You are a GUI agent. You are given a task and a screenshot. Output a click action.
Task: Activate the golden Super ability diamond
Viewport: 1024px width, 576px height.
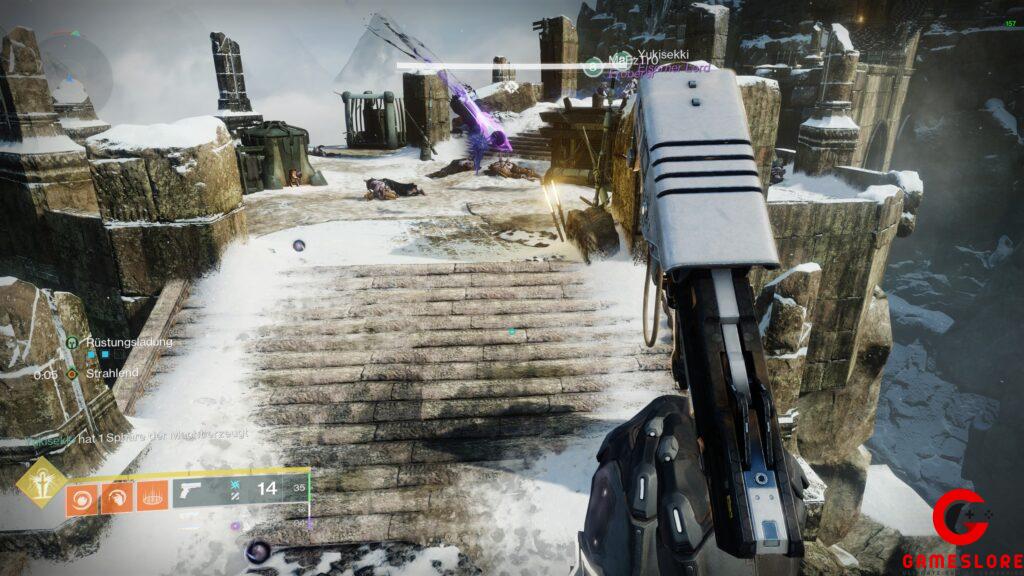(x=40, y=483)
